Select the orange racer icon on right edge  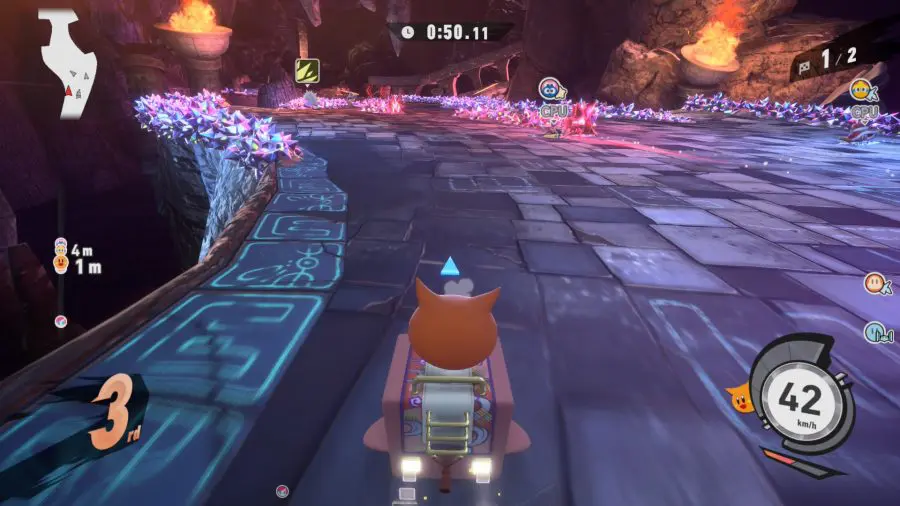click(x=874, y=283)
